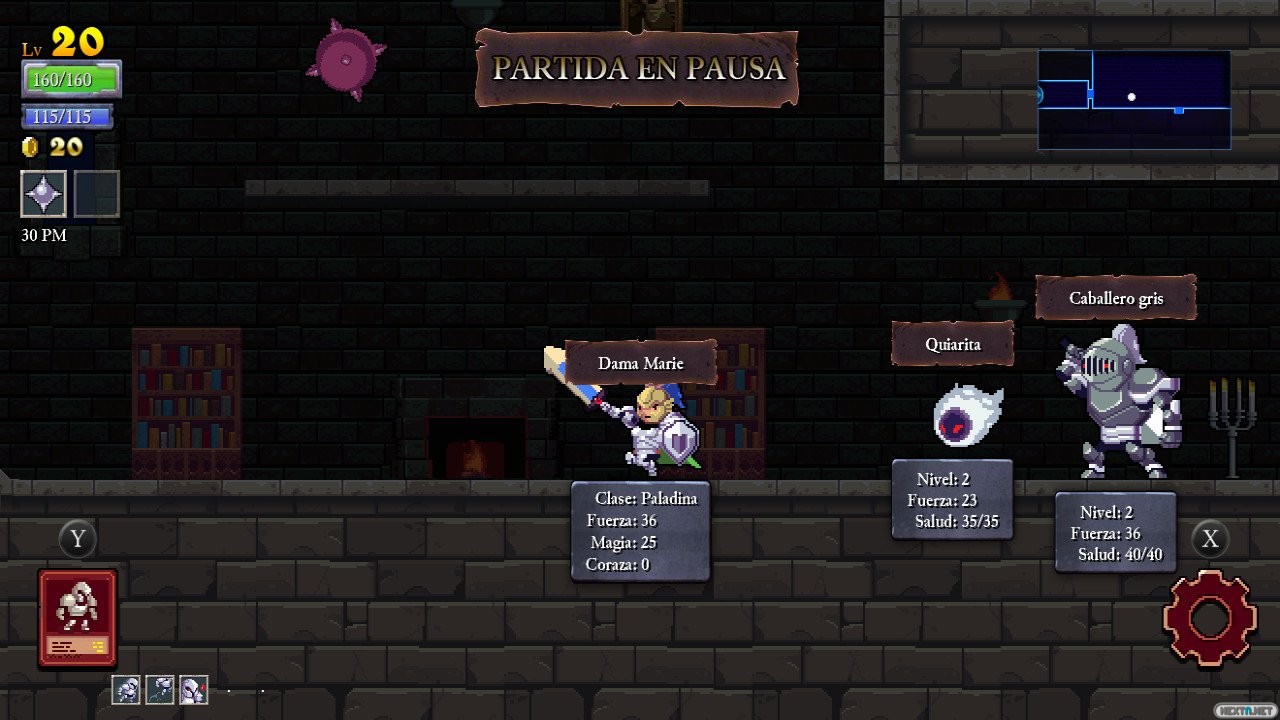Open settings with the red gear icon
1280x720 pixels.
(1209, 617)
